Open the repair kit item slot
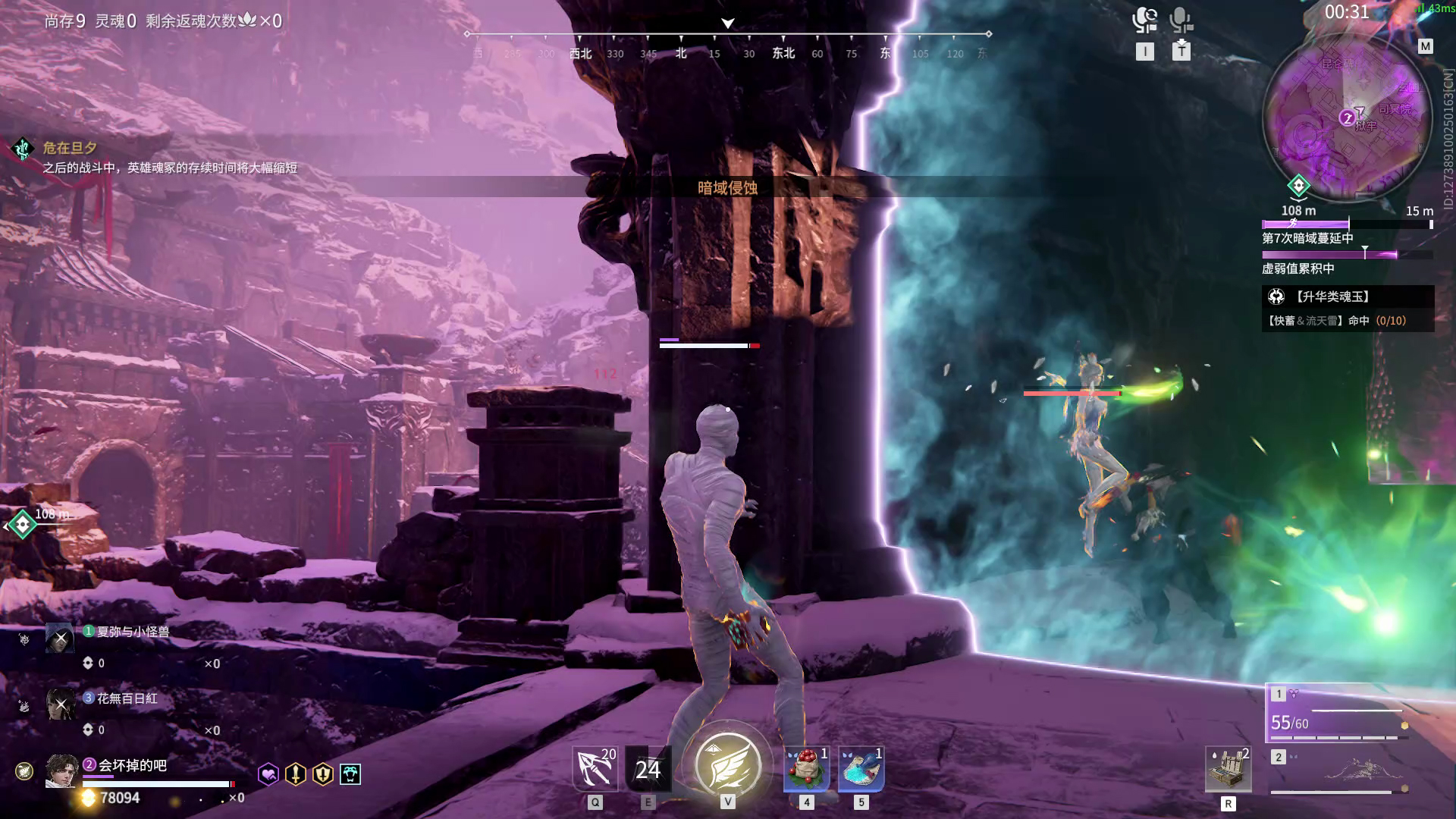 [x=1228, y=770]
